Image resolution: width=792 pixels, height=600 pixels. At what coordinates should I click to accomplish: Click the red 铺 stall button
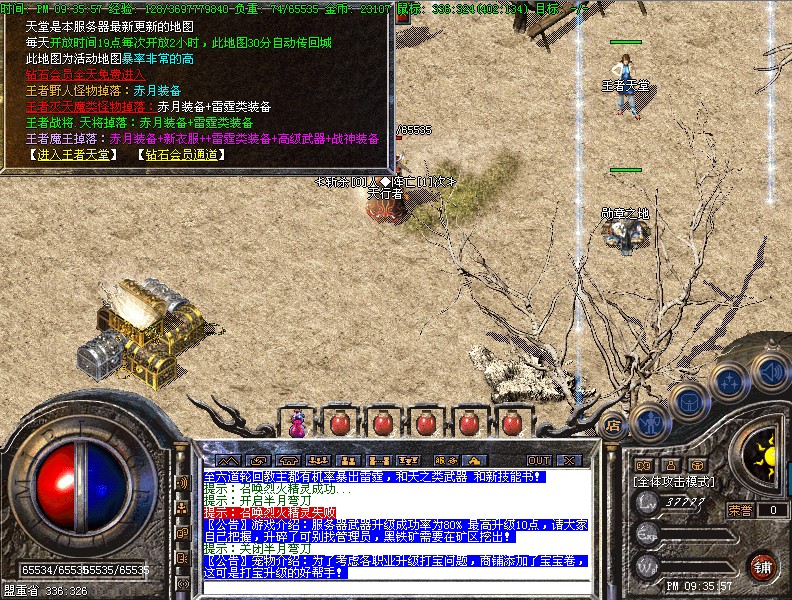[x=762, y=564]
